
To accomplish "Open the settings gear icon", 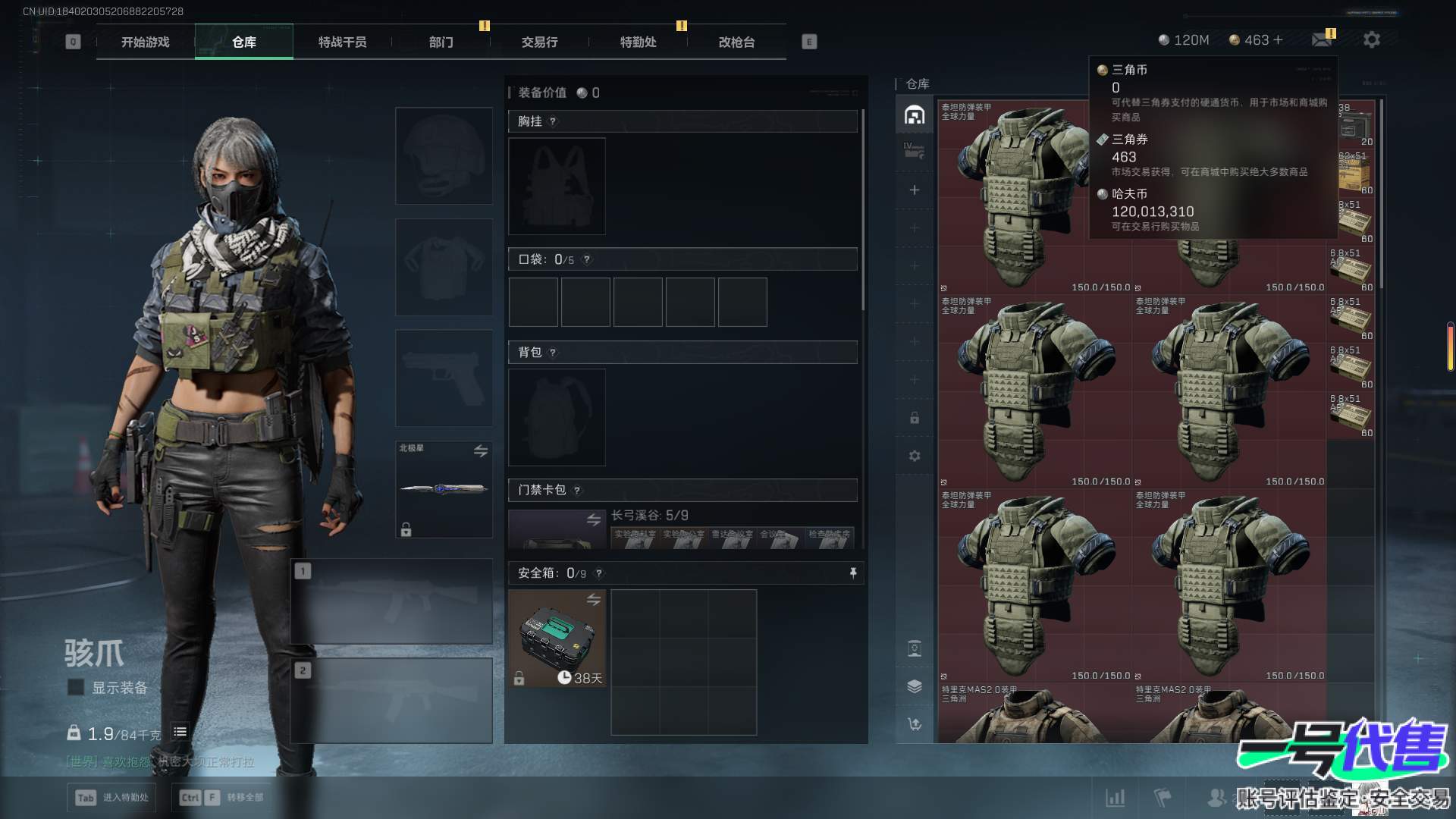I will pyautogui.click(x=1371, y=39).
